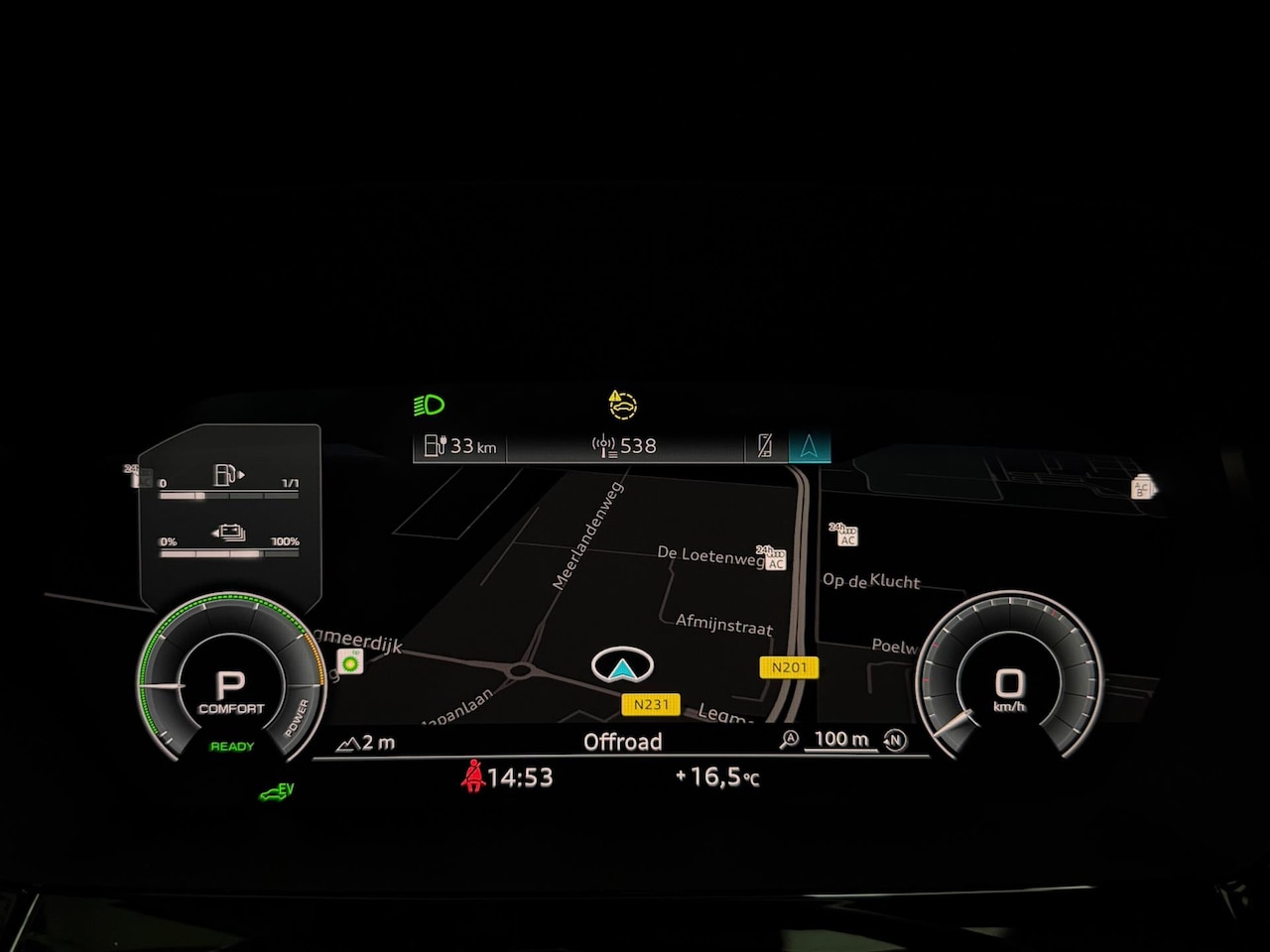Select the BP fuel station map marker
Viewport: 1270px width, 952px height.
(350, 661)
